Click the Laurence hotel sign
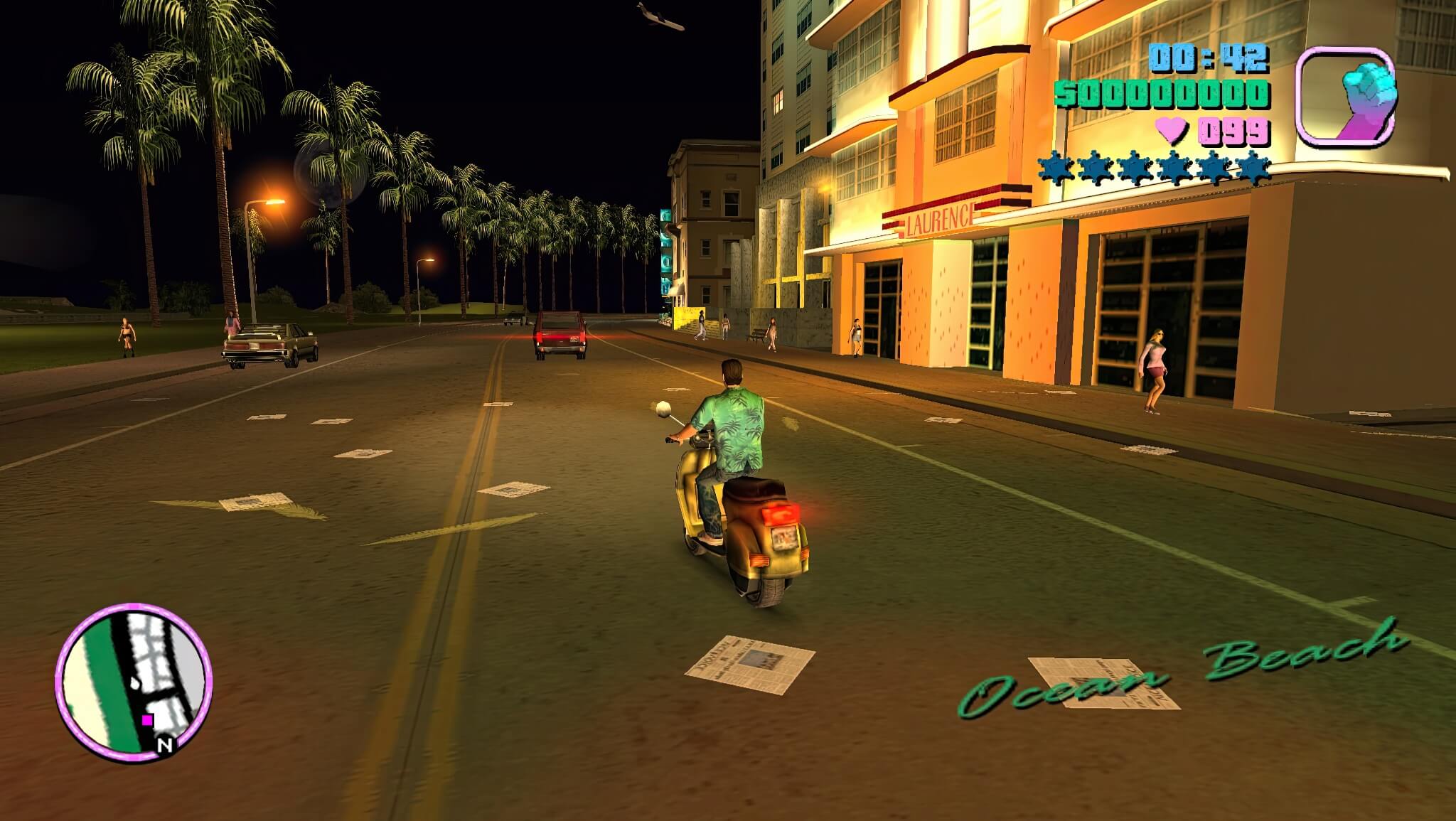The height and width of the screenshot is (821, 1456). [x=940, y=220]
